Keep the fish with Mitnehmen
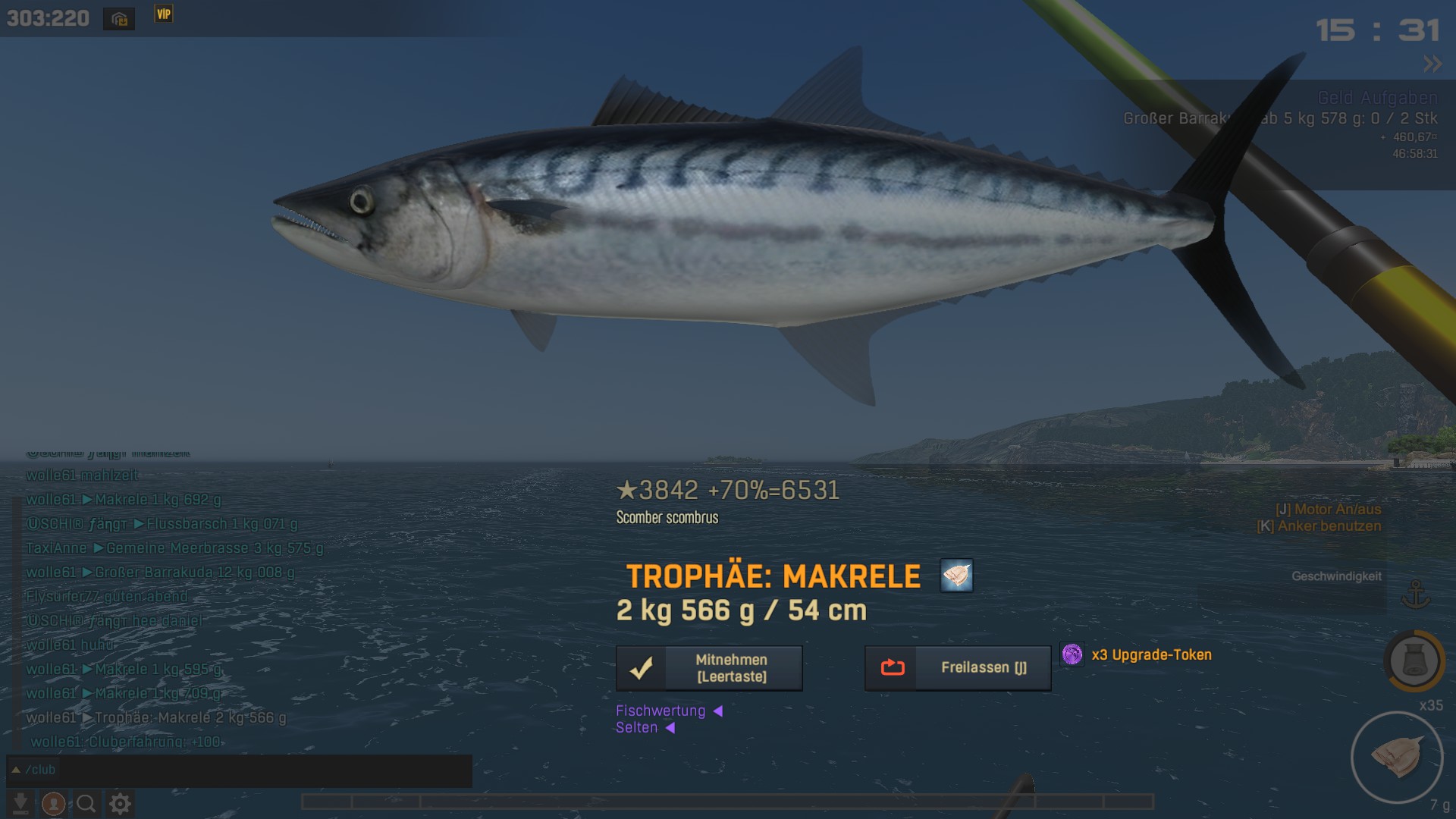This screenshot has width=1456, height=819. (x=709, y=668)
